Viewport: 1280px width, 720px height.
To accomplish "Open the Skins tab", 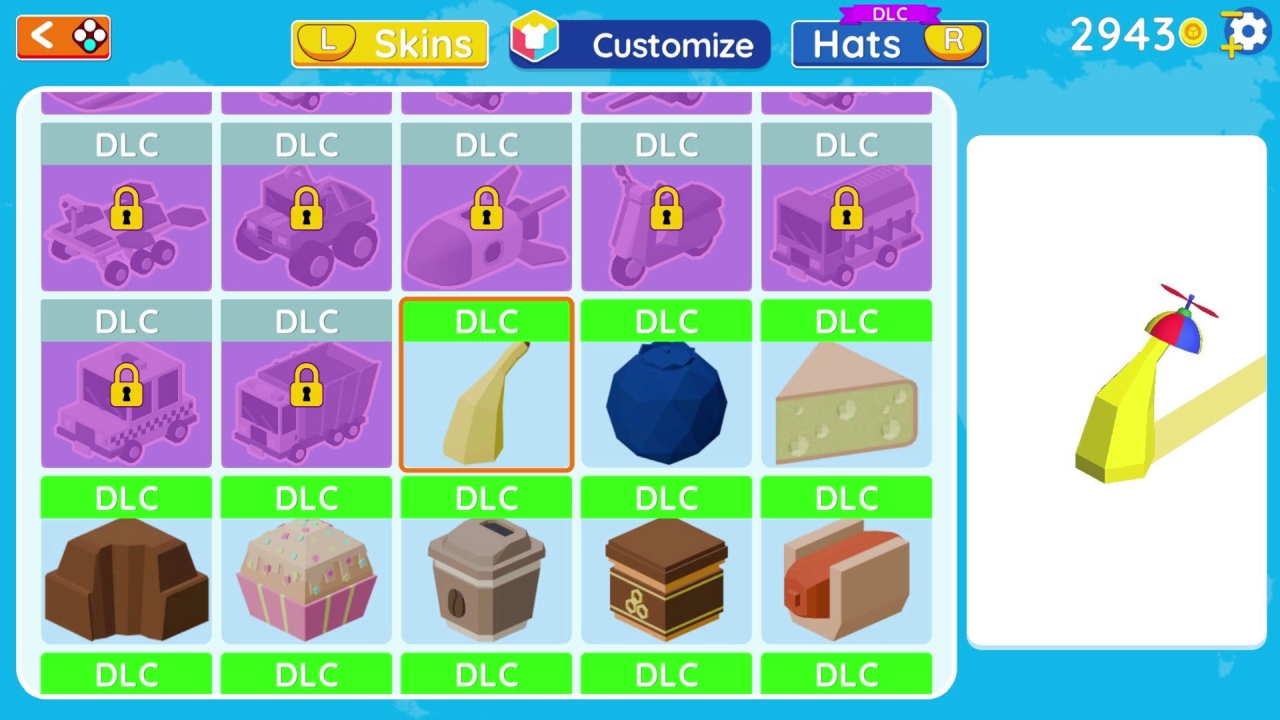I will click(x=389, y=43).
